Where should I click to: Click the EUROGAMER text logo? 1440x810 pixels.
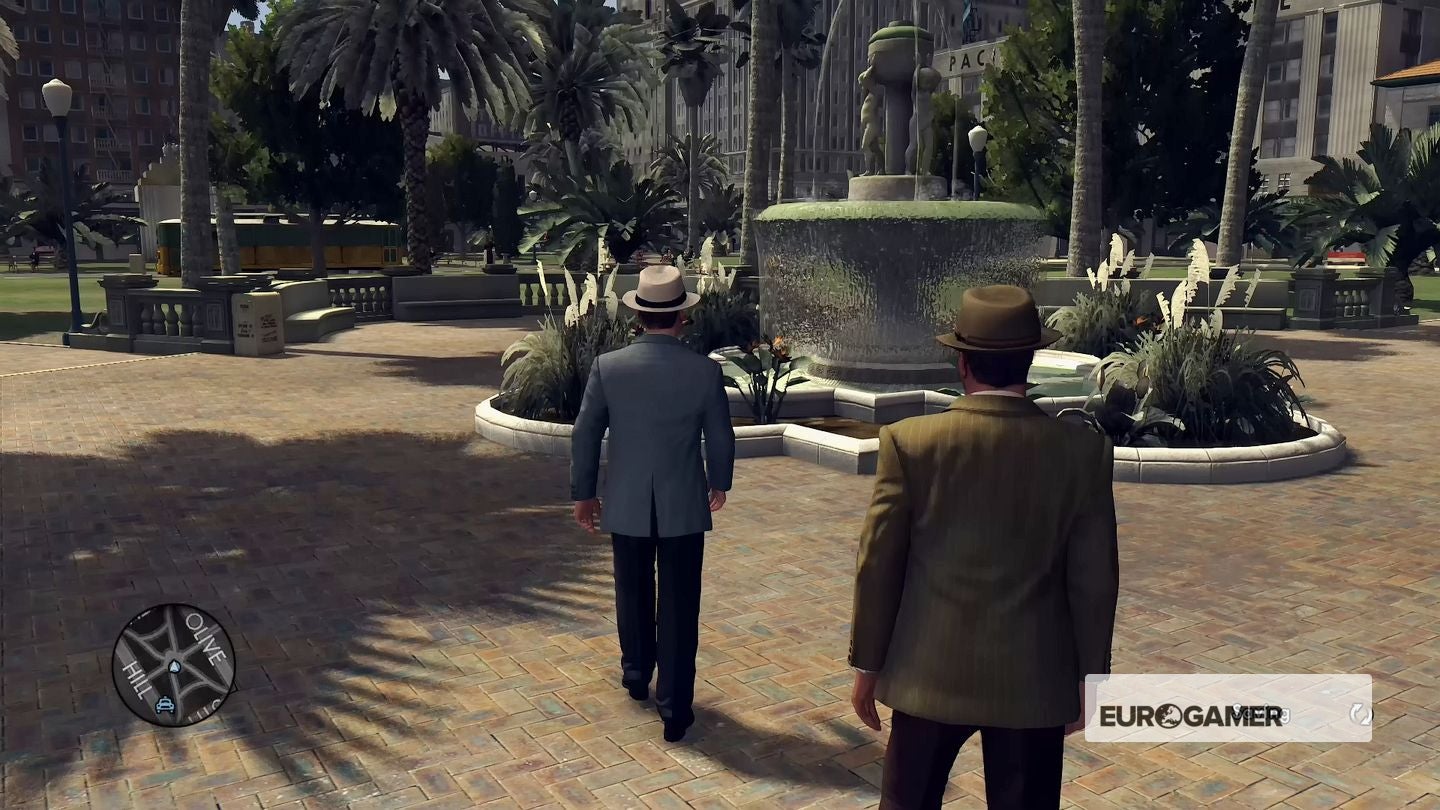click(1192, 718)
